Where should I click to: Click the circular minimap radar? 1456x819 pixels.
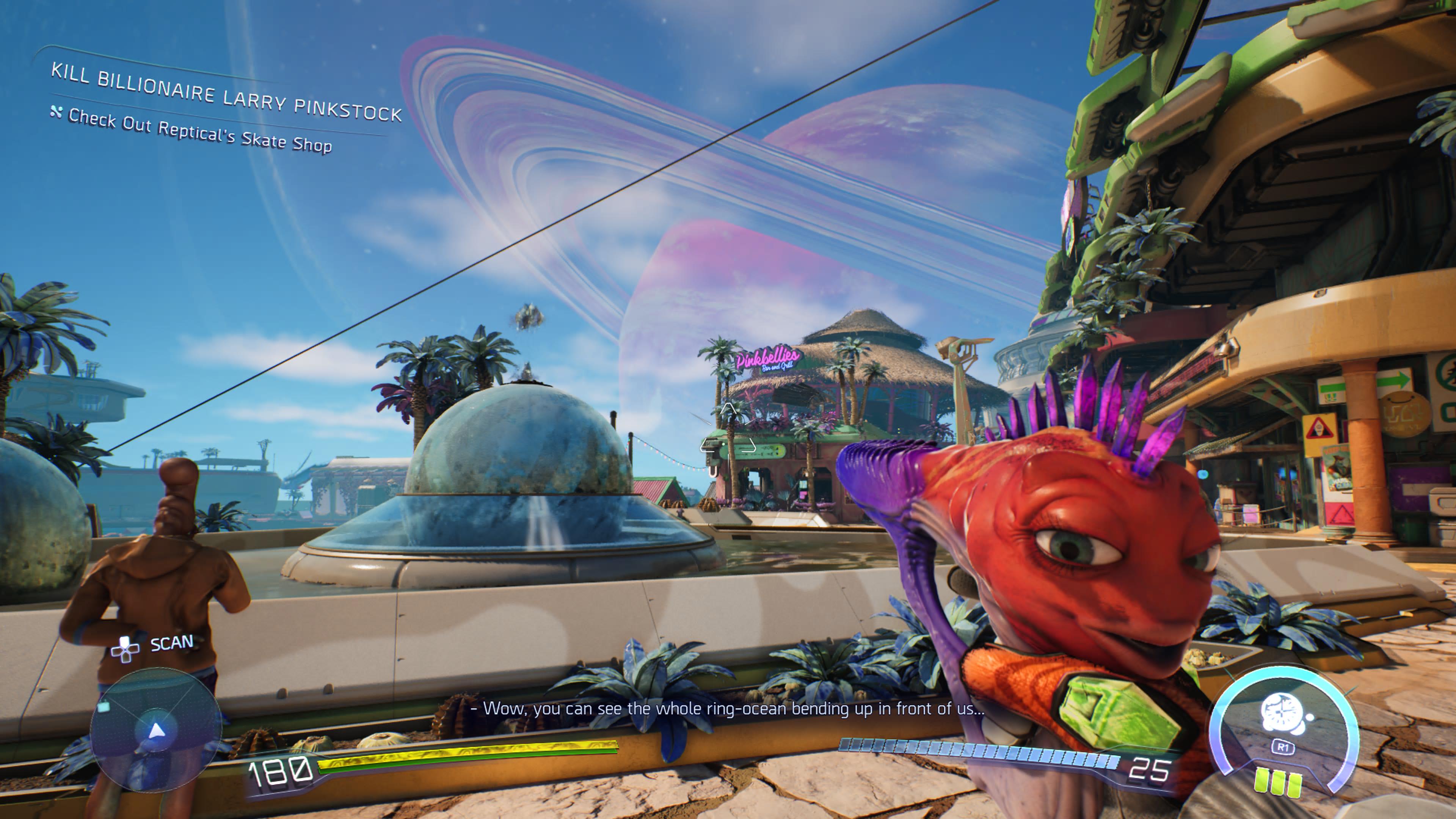[155, 729]
